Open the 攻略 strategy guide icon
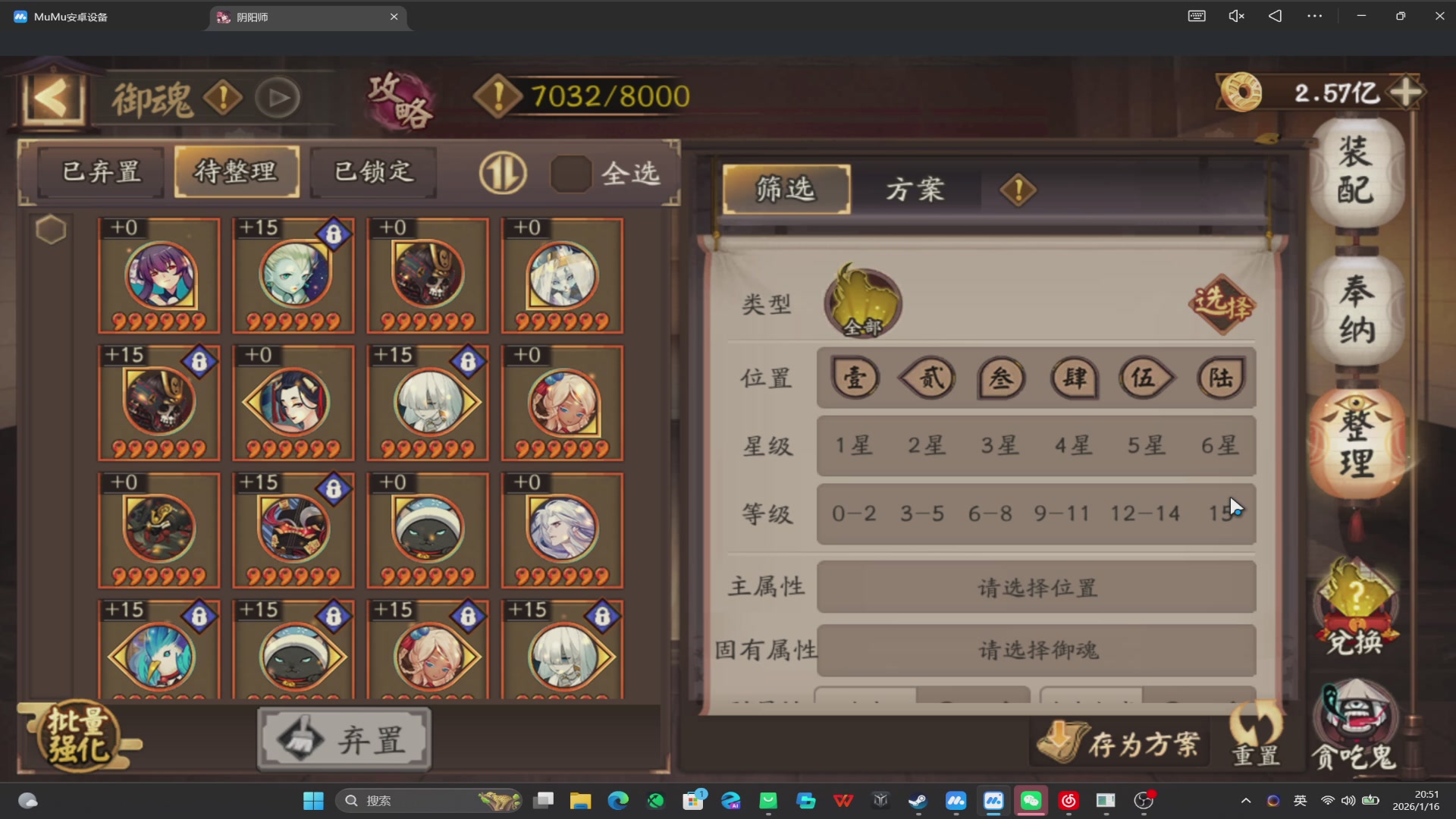Screen dimensions: 1456x819 tap(400, 99)
